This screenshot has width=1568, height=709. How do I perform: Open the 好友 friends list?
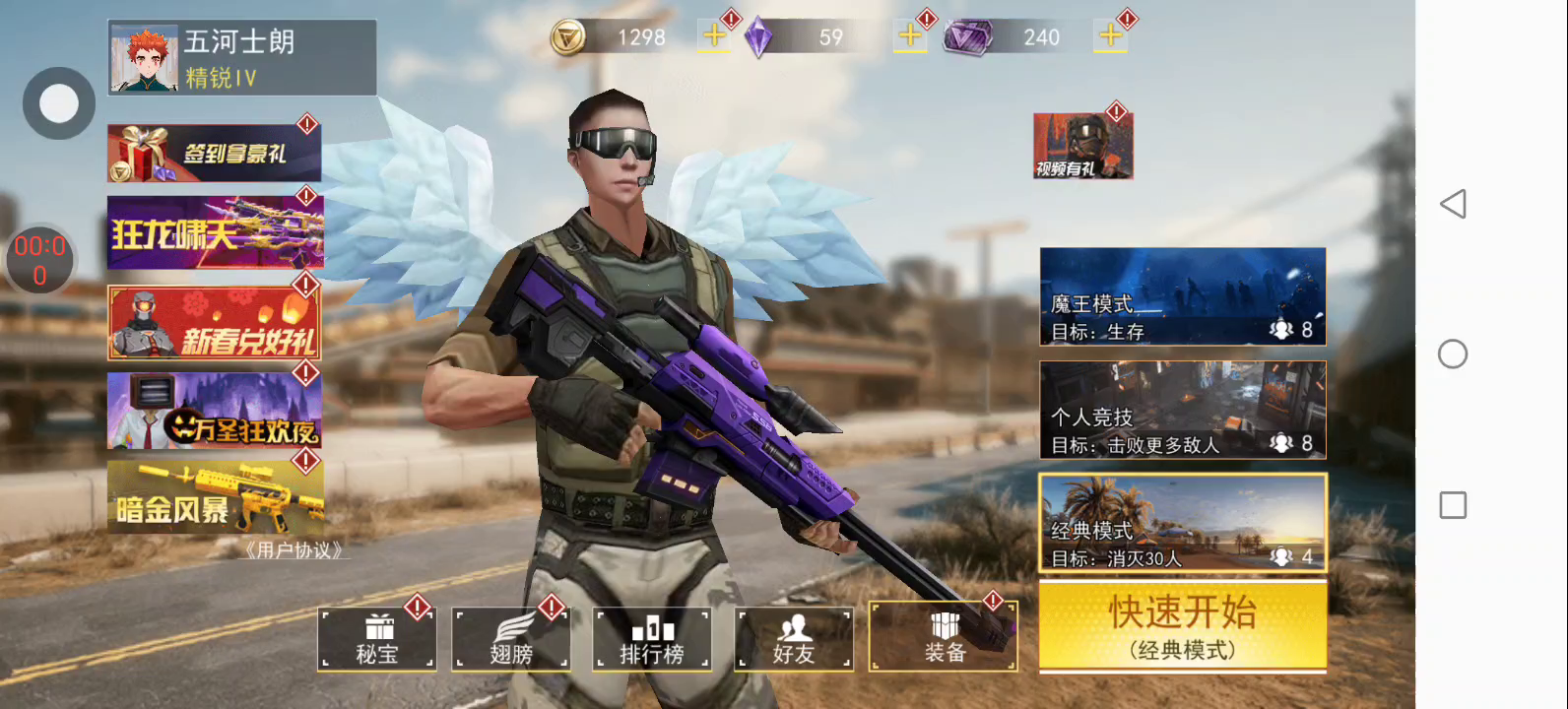794,639
